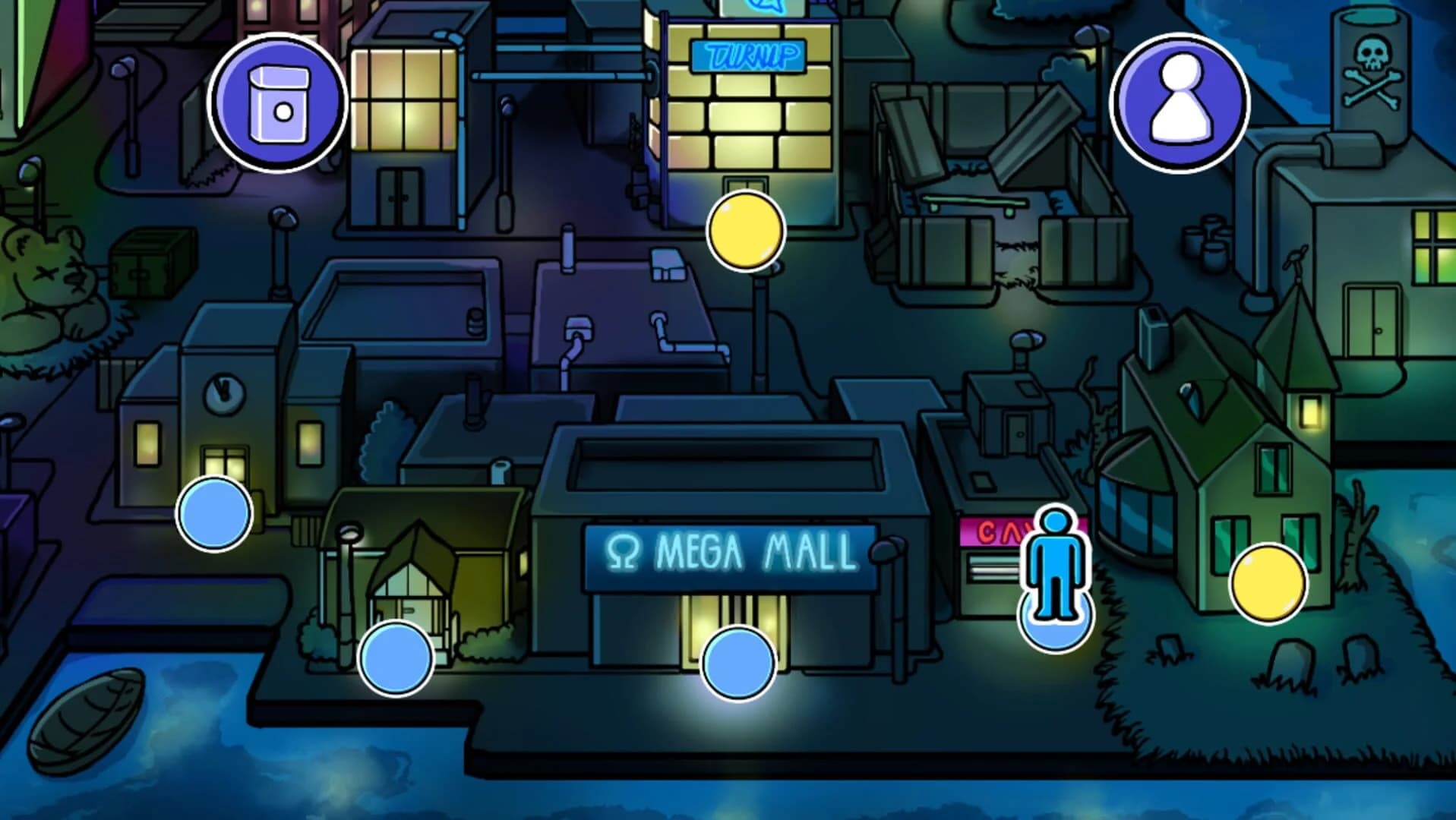Click the glowing TURNIP neon sign

(748, 54)
